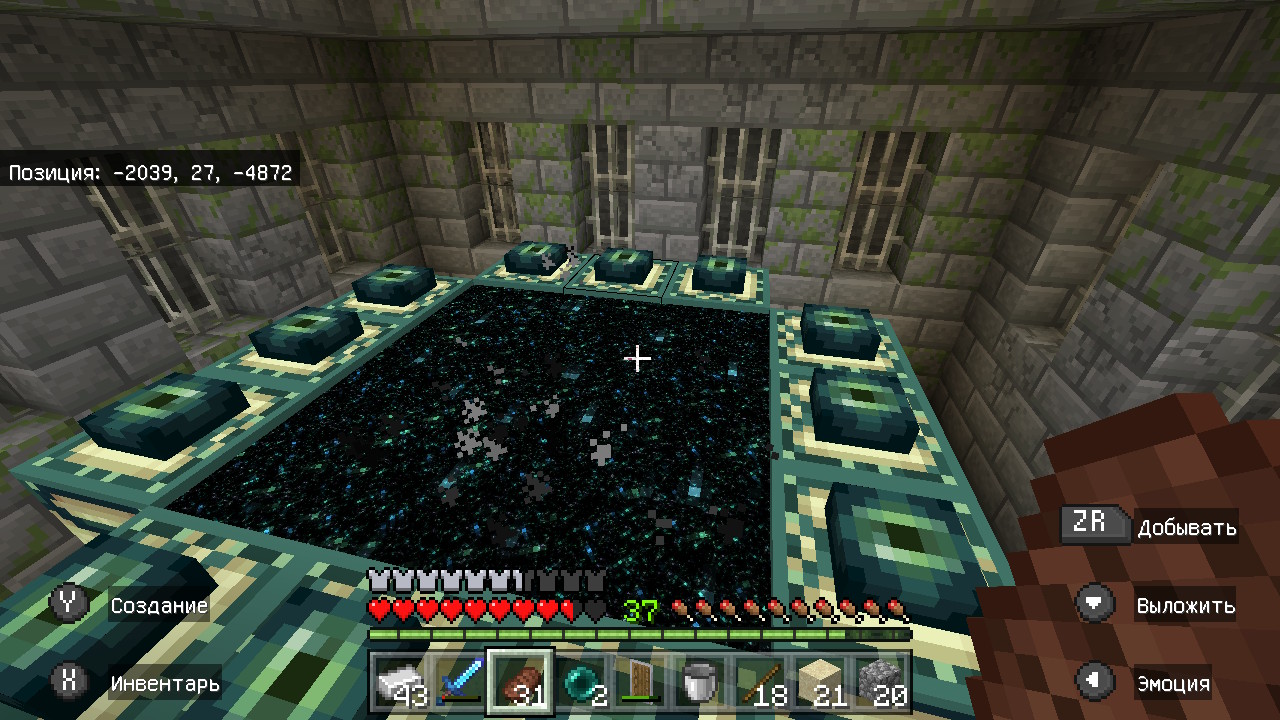The image size is (1280, 720).
Task: Select the iron ingot stack in hotbar
Action: [401, 683]
